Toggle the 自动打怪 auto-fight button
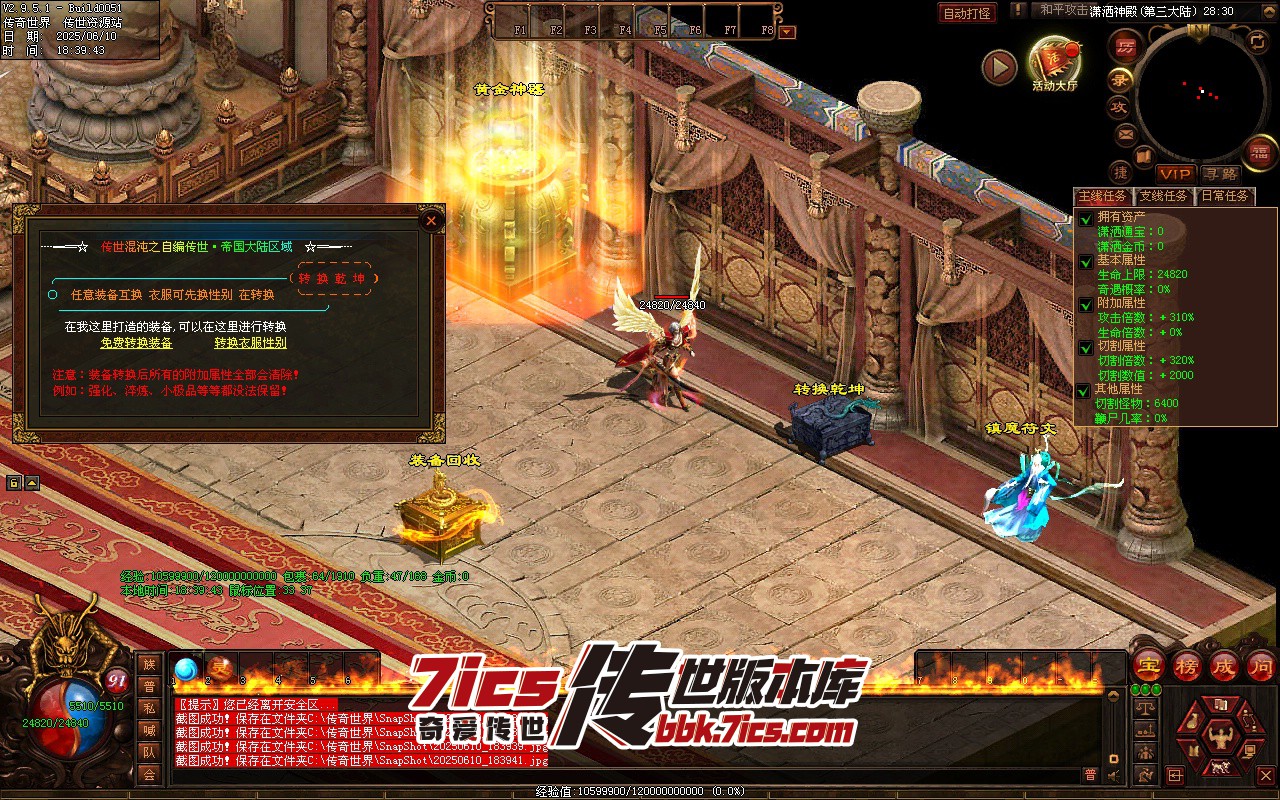The image size is (1280, 800). point(967,13)
